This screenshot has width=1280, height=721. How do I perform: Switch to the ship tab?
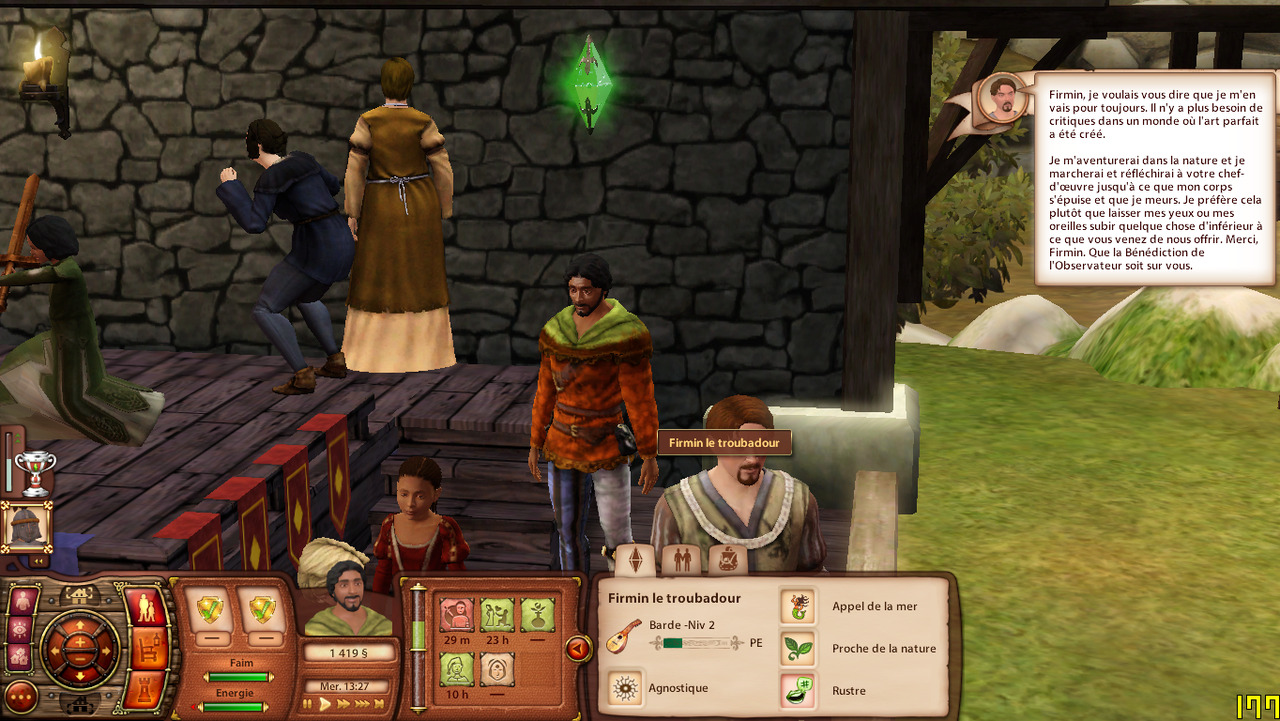(x=727, y=558)
